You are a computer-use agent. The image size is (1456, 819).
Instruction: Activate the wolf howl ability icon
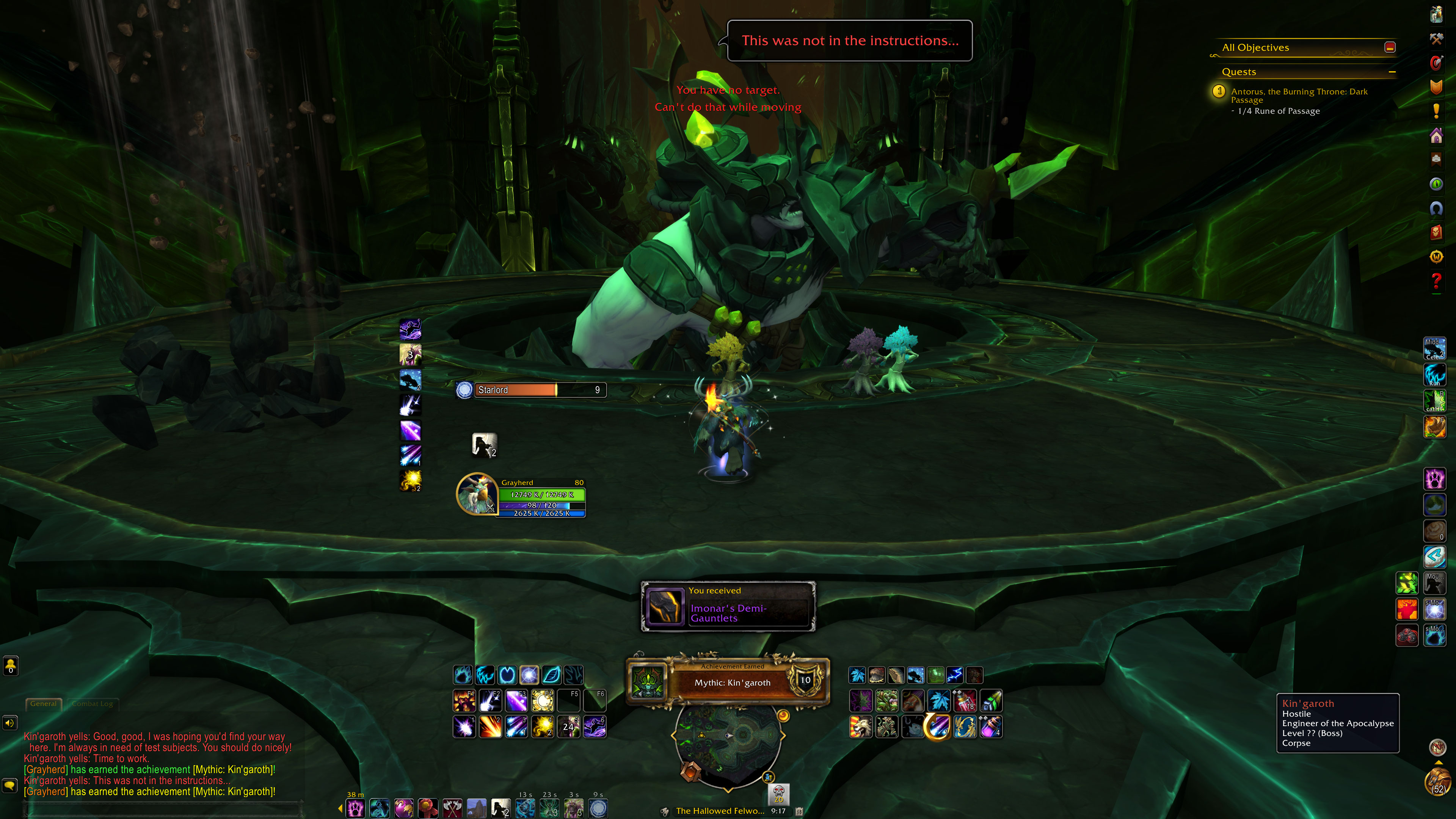click(484, 445)
